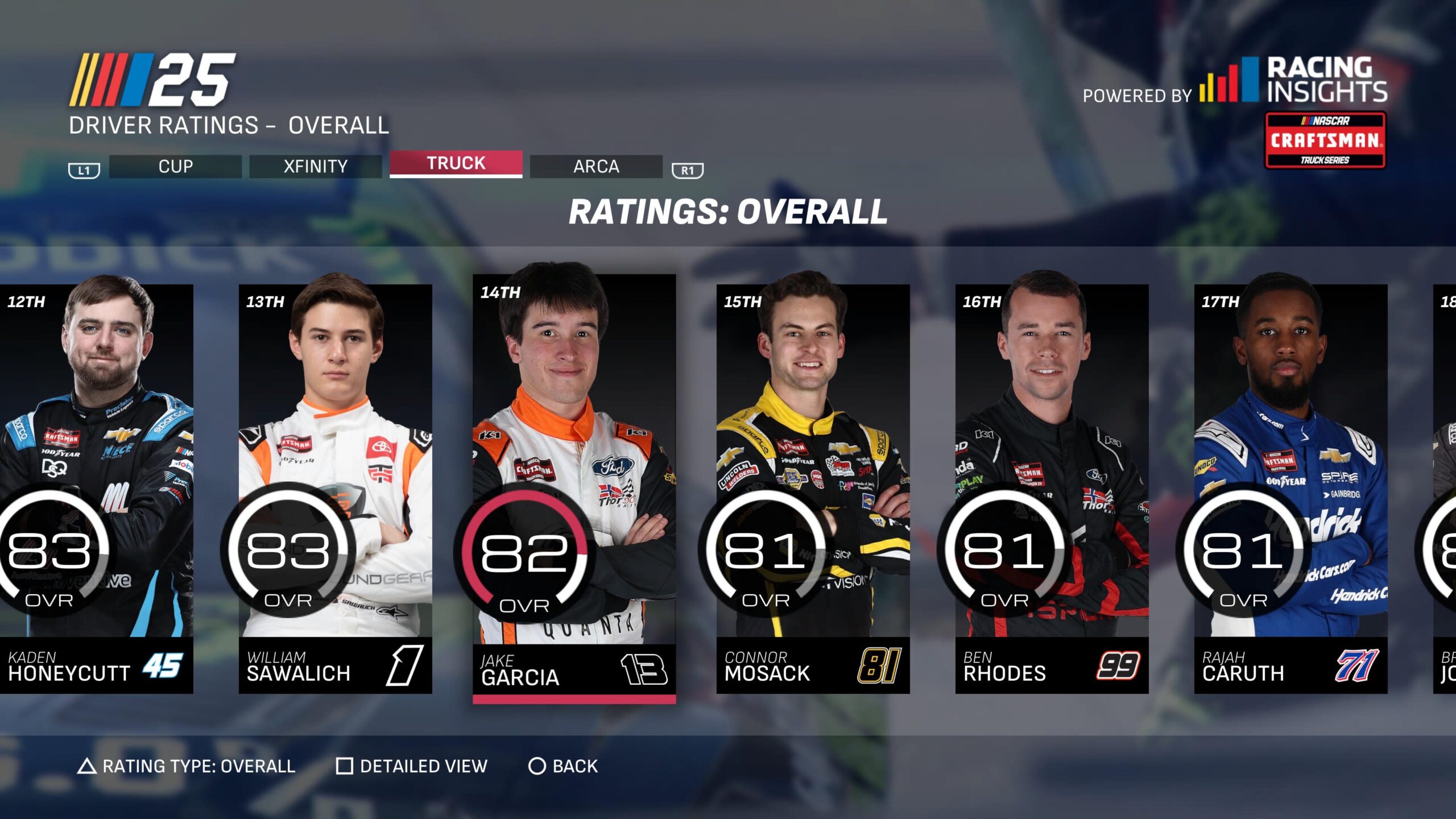
Task: Show the ARCA driver ratings tab
Action: [596, 167]
